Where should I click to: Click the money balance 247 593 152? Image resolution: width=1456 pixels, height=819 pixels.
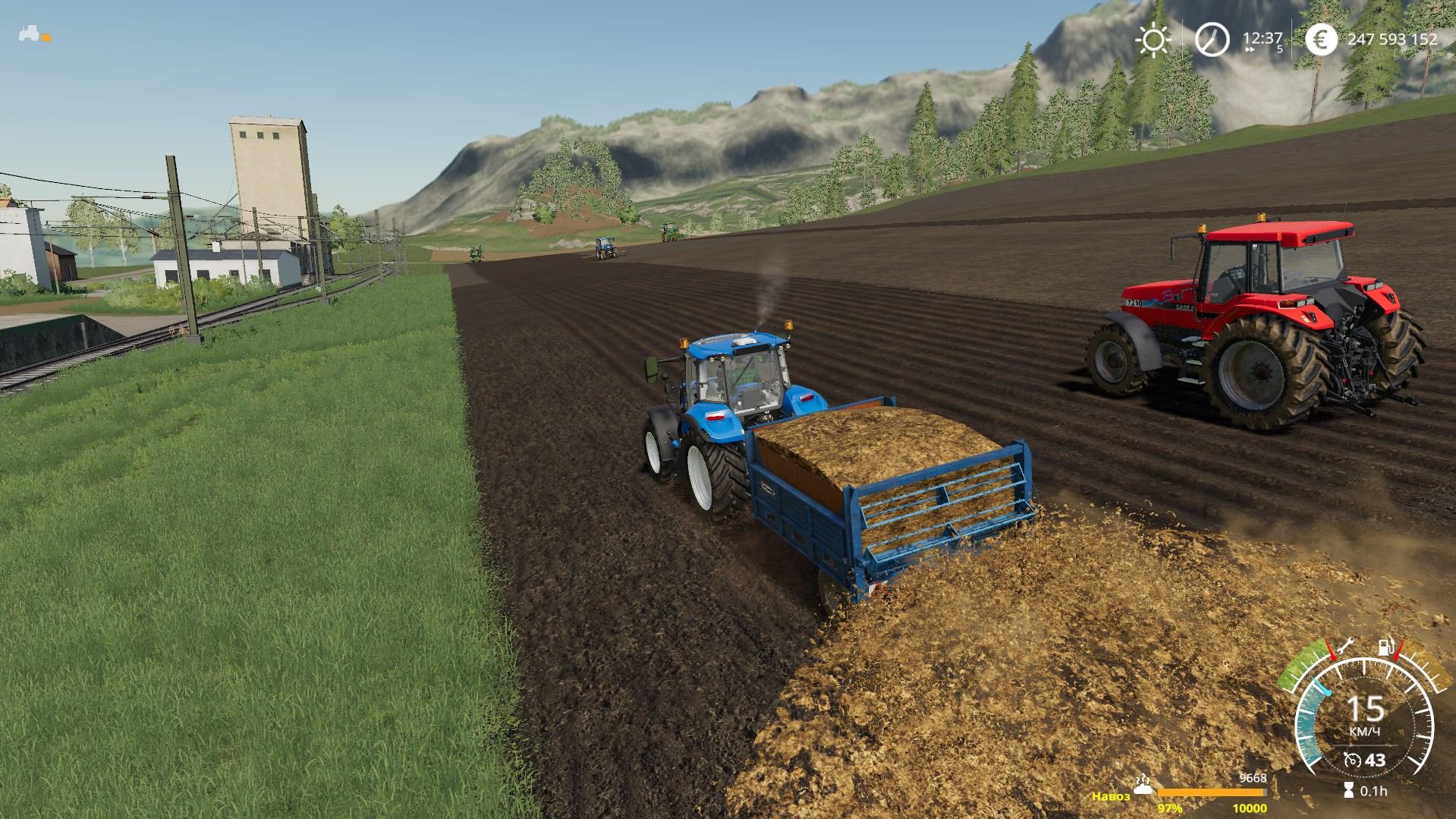click(1393, 39)
